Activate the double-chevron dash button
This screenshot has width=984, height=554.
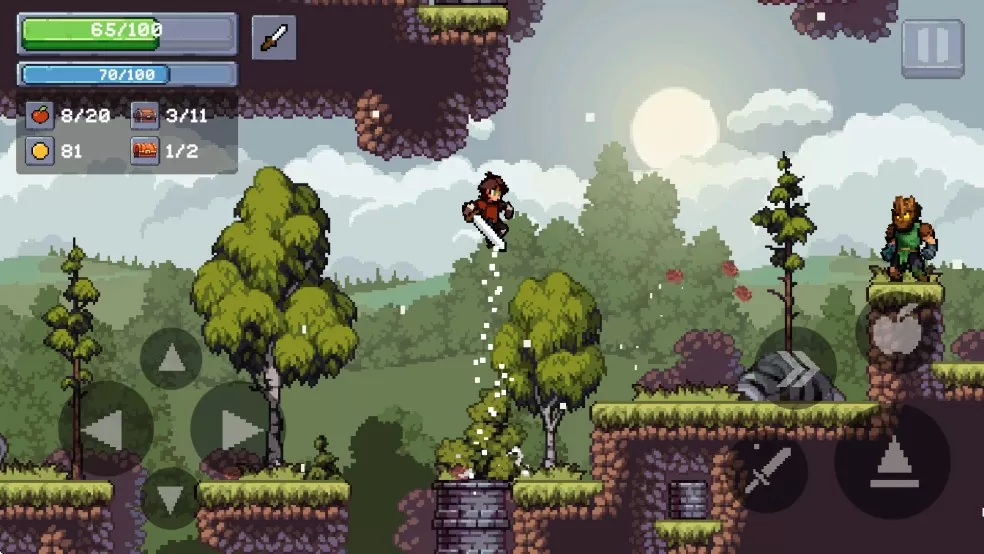coord(796,368)
